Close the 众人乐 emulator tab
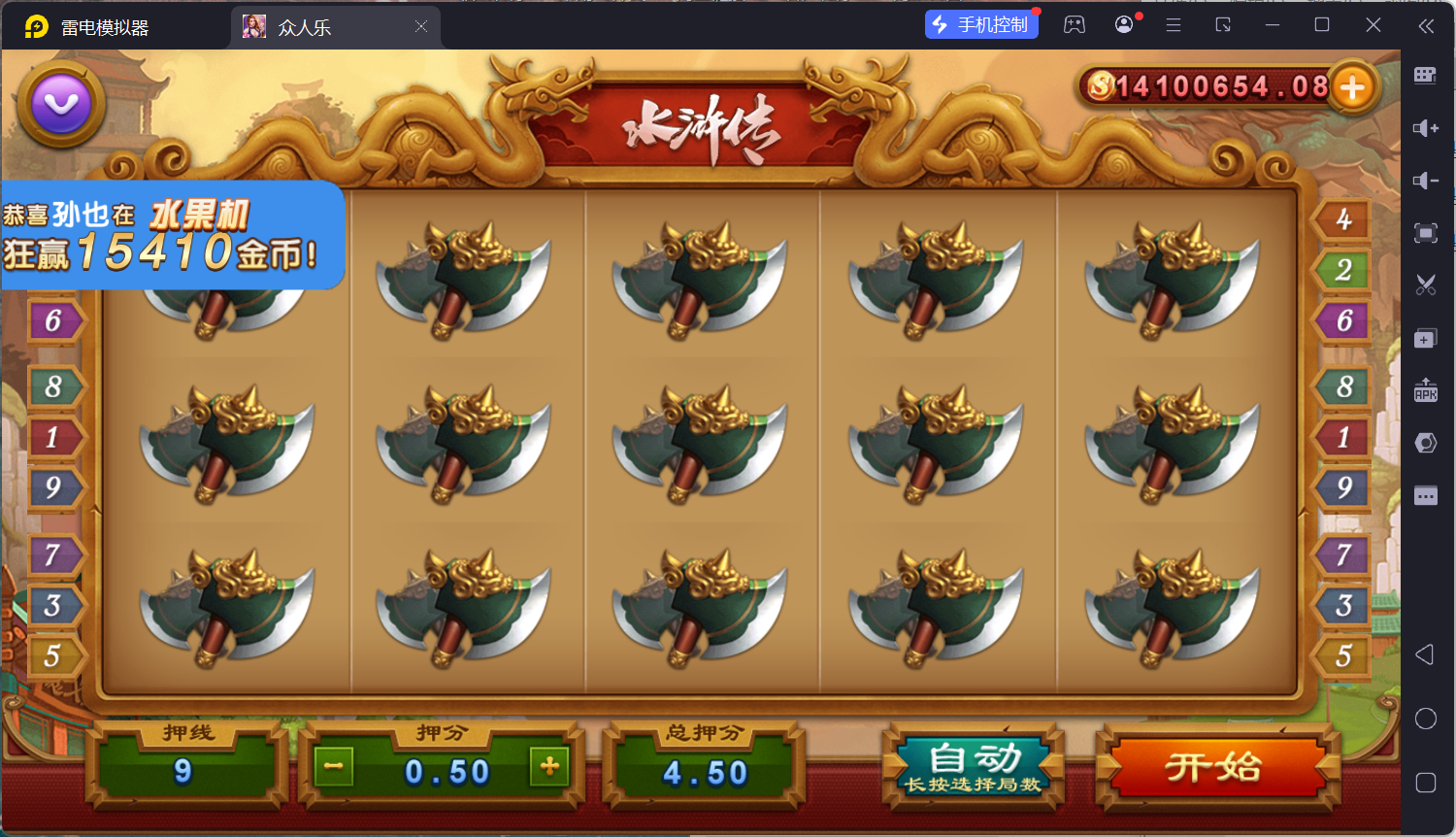The height and width of the screenshot is (837, 1456). point(421,27)
